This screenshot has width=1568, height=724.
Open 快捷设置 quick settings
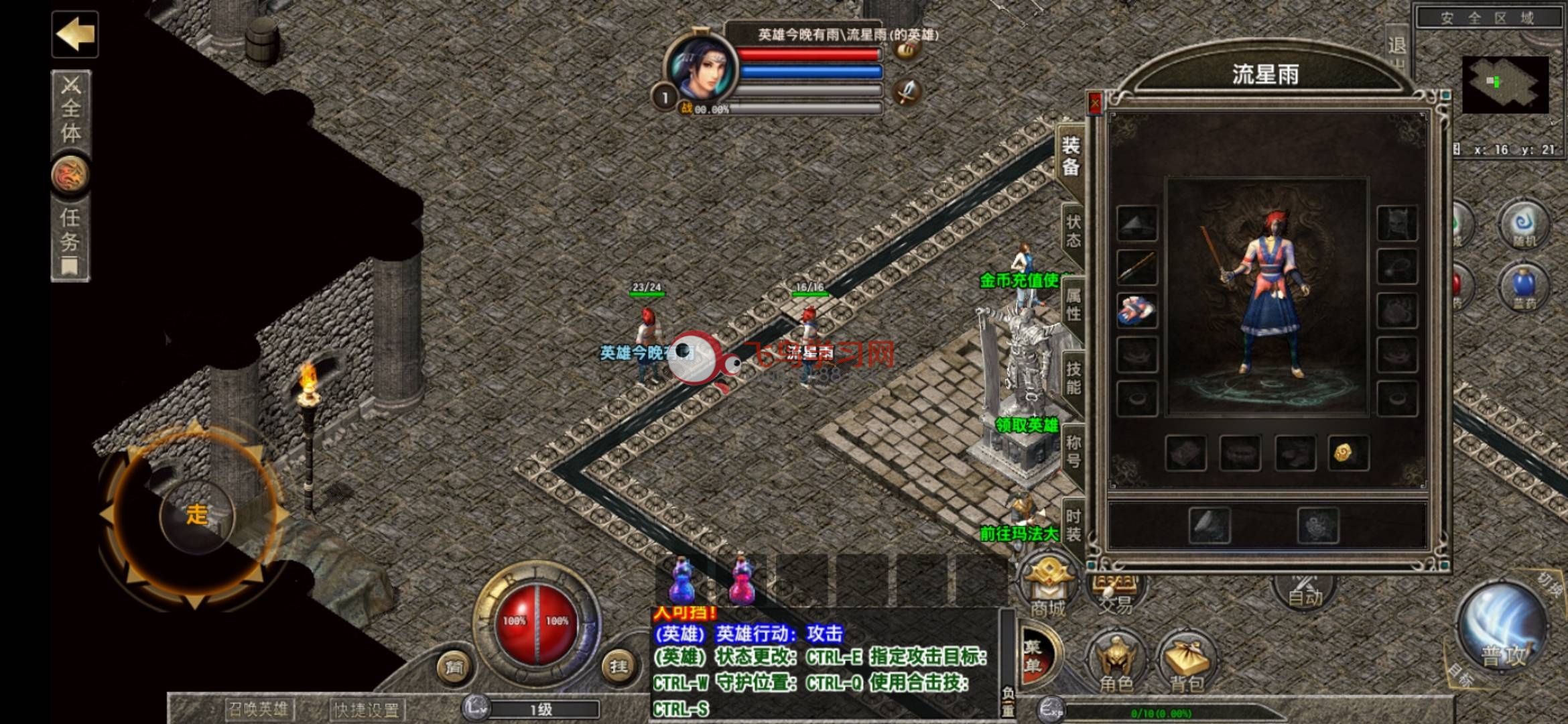(x=367, y=709)
